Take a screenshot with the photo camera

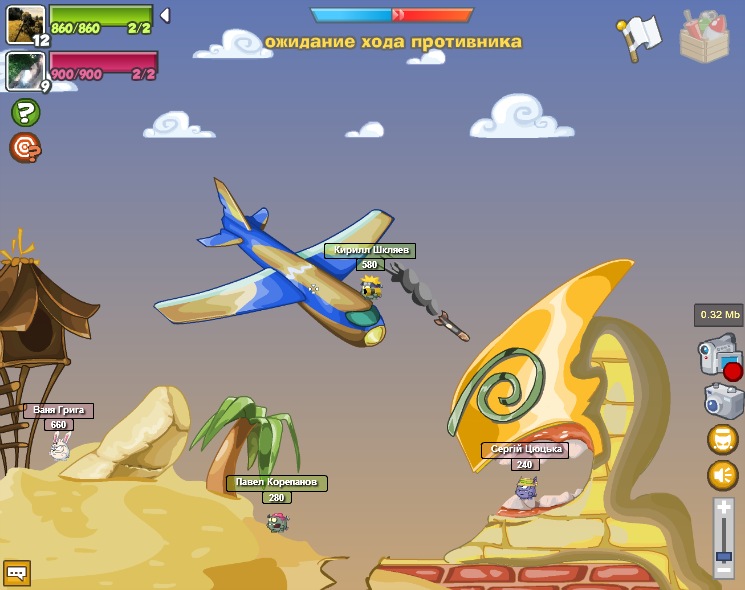pos(723,401)
